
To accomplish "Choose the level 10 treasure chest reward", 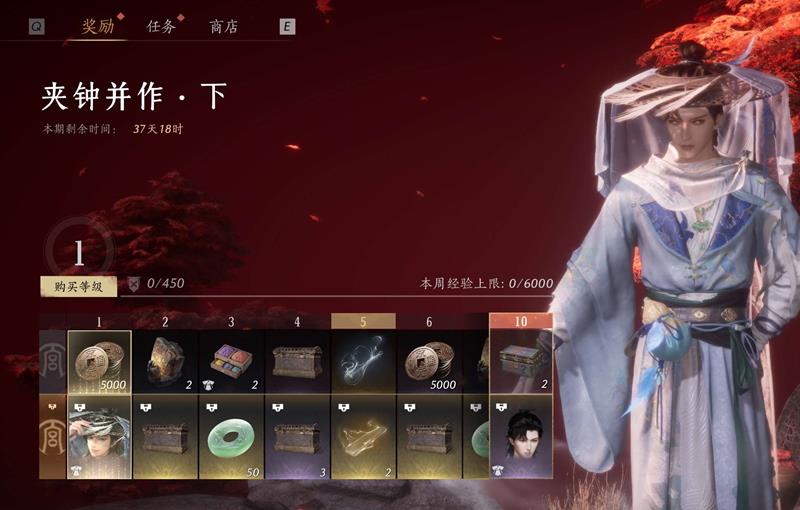I will tap(521, 362).
